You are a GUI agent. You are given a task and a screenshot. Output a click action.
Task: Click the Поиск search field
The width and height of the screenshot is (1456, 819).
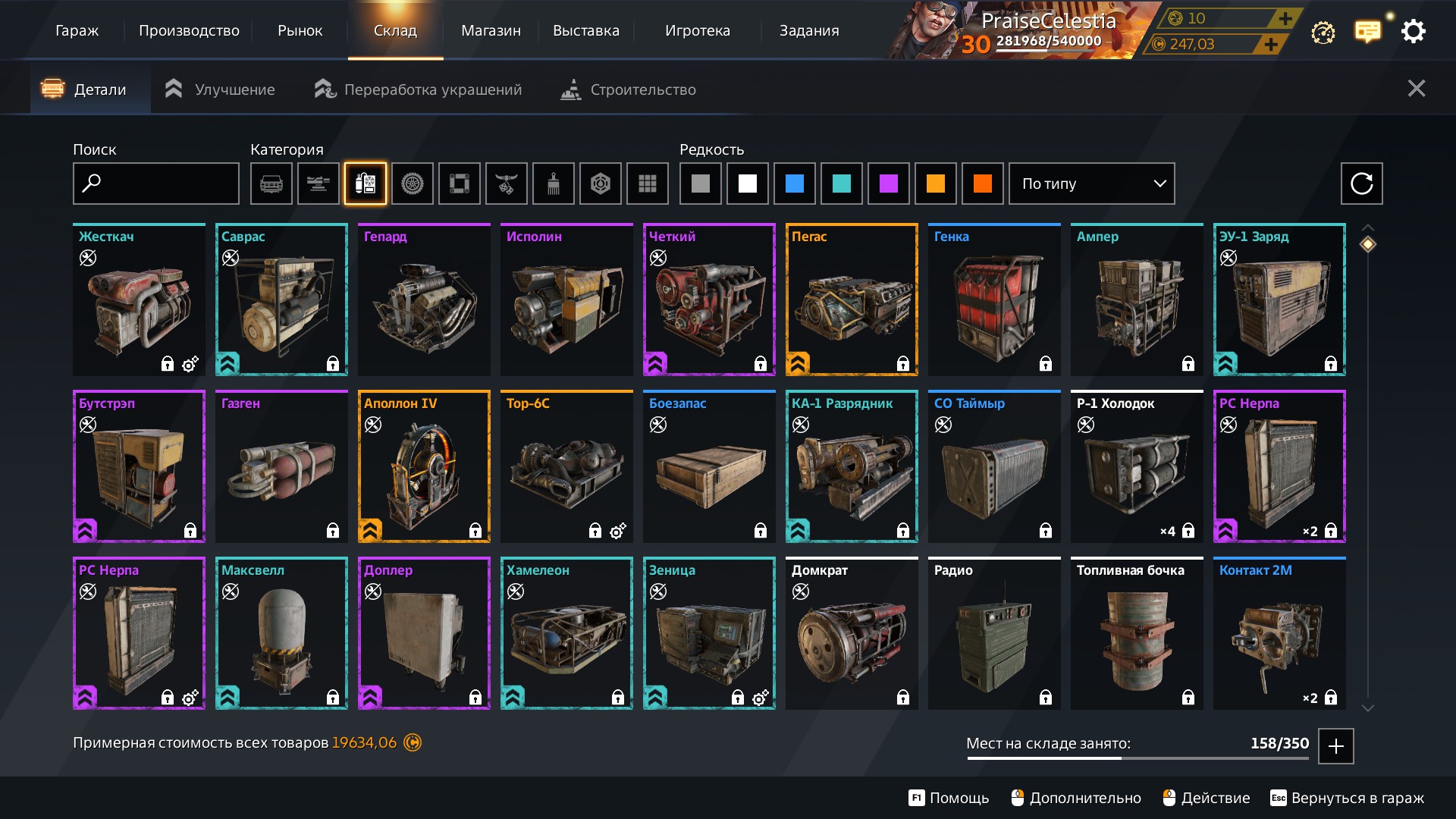(156, 184)
